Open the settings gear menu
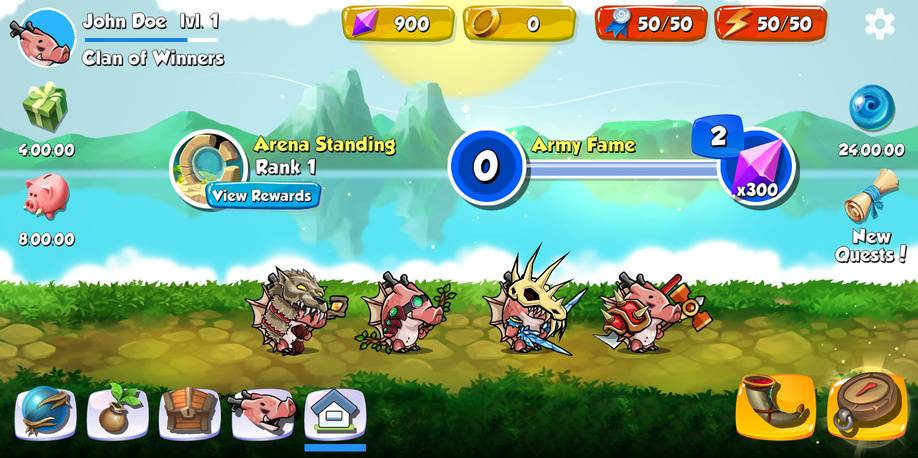Viewport: 918px width, 458px height. pyautogui.click(x=879, y=23)
